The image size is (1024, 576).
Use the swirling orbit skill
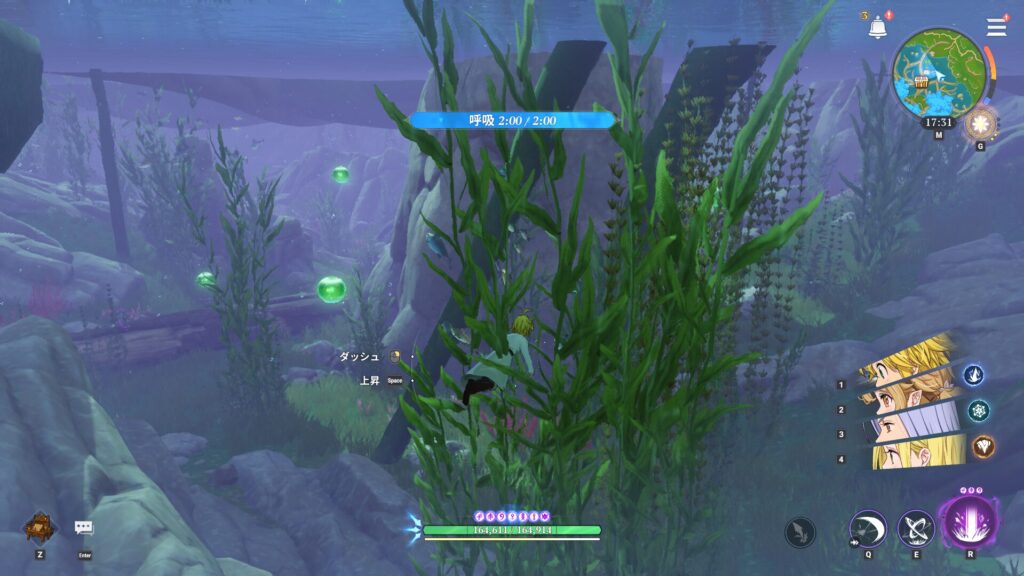click(x=916, y=529)
